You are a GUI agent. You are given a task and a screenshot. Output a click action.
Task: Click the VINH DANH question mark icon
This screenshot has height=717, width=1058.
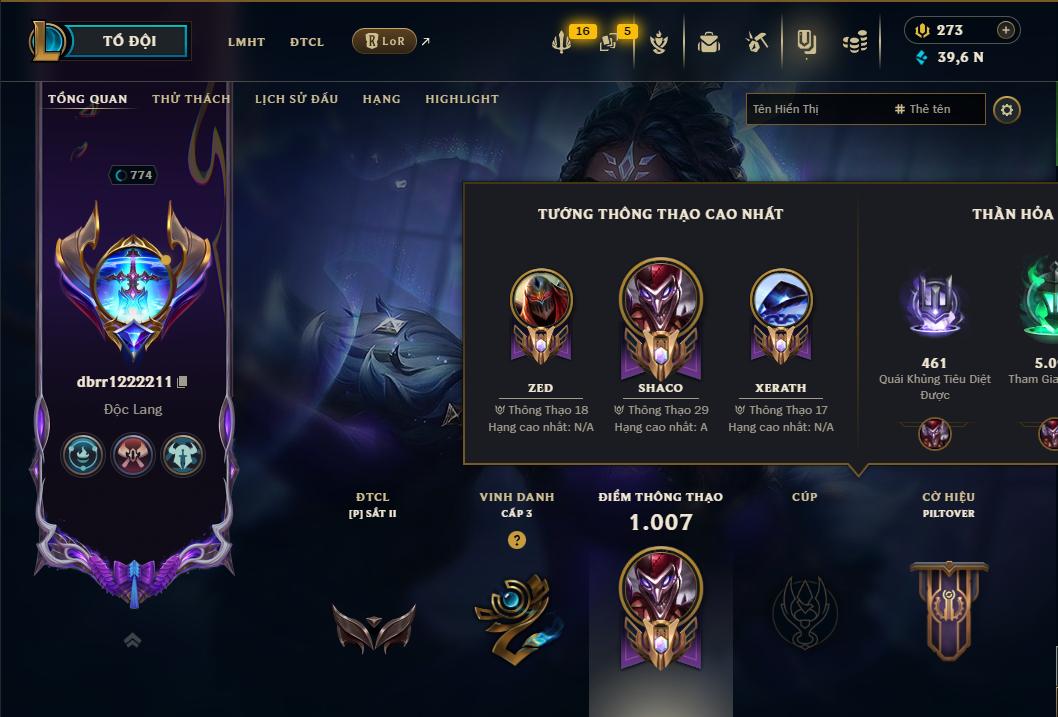tap(516, 540)
